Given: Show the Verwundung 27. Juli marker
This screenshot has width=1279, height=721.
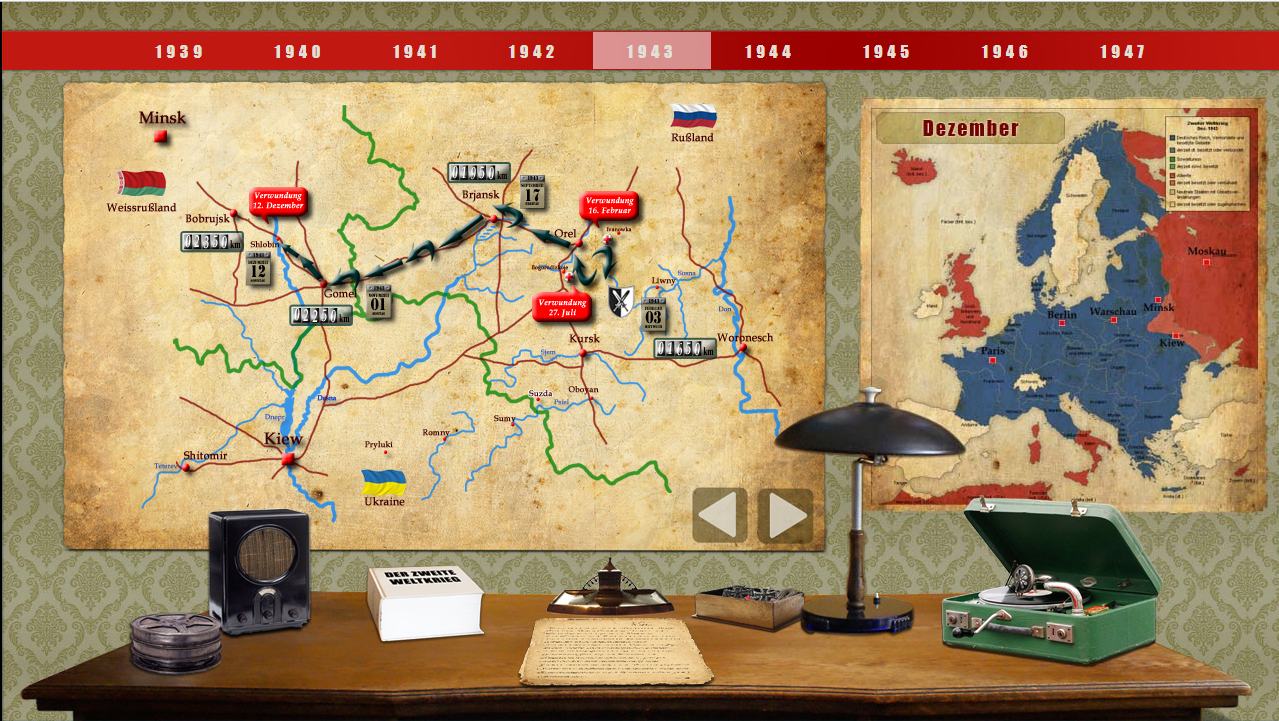Looking at the screenshot, I should click(562, 307).
